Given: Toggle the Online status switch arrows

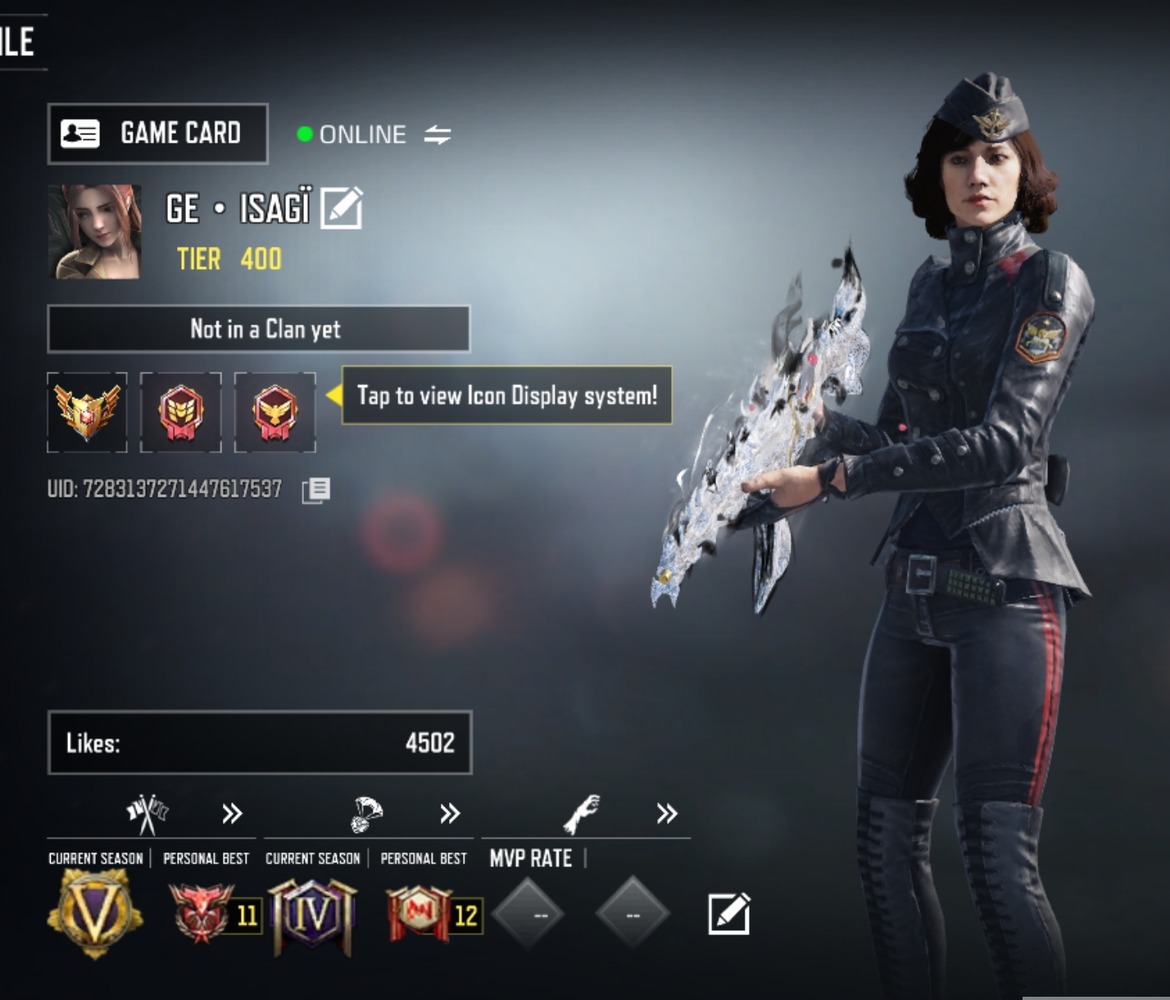Looking at the screenshot, I should [x=437, y=135].
